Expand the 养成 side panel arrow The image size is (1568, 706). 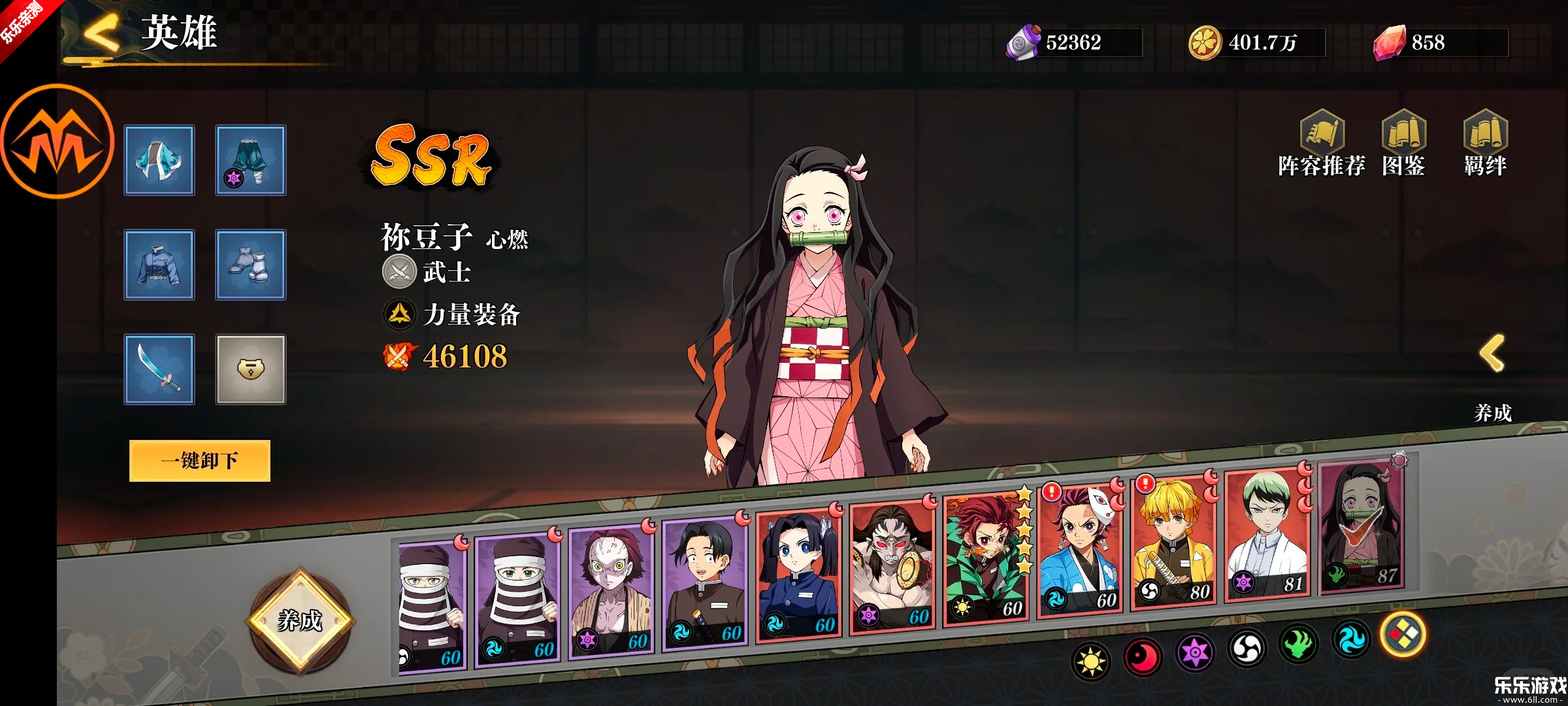tap(1492, 354)
